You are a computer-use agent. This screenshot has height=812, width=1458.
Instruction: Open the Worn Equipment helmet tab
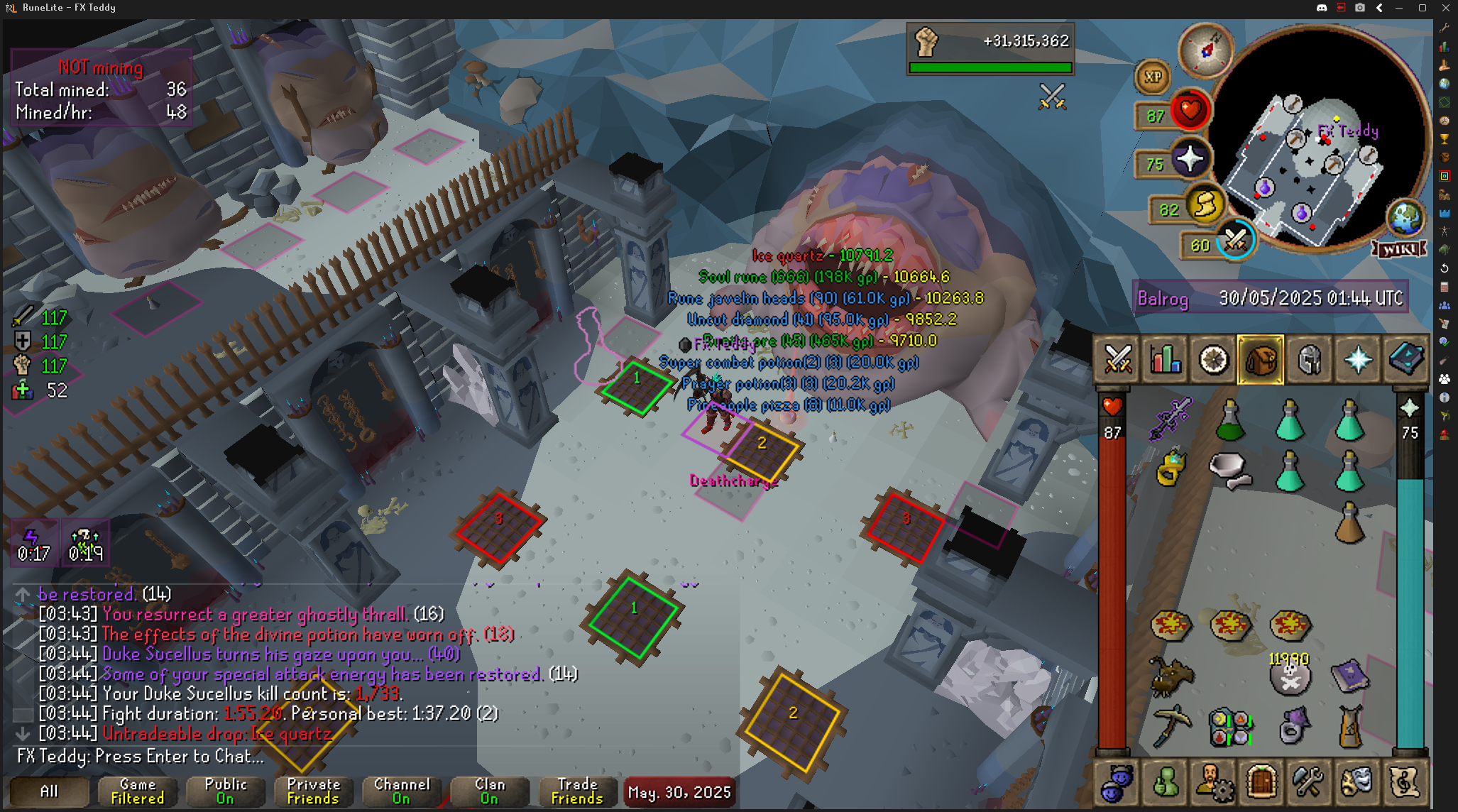pyautogui.click(x=1309, y=360)
